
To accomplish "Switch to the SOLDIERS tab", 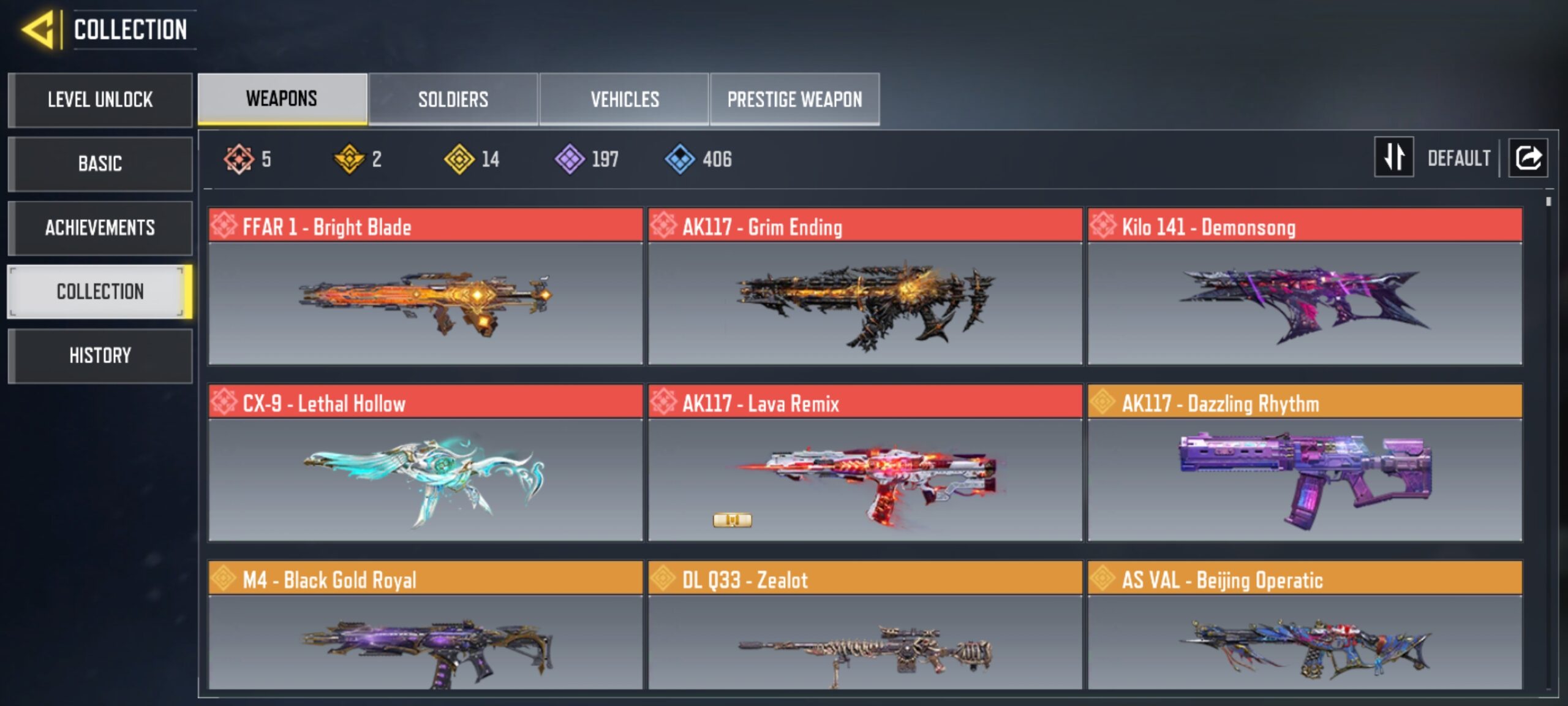I will pyautogui.click(x=453, y=99).
